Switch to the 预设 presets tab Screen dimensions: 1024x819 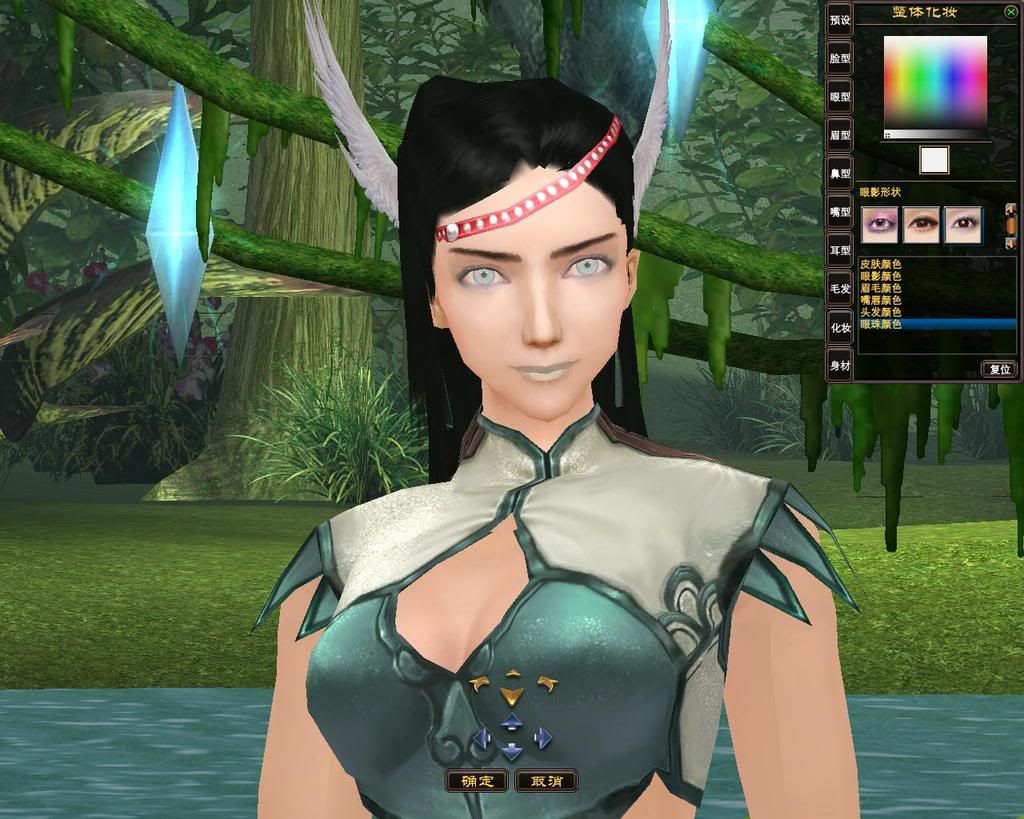point(840,20)
